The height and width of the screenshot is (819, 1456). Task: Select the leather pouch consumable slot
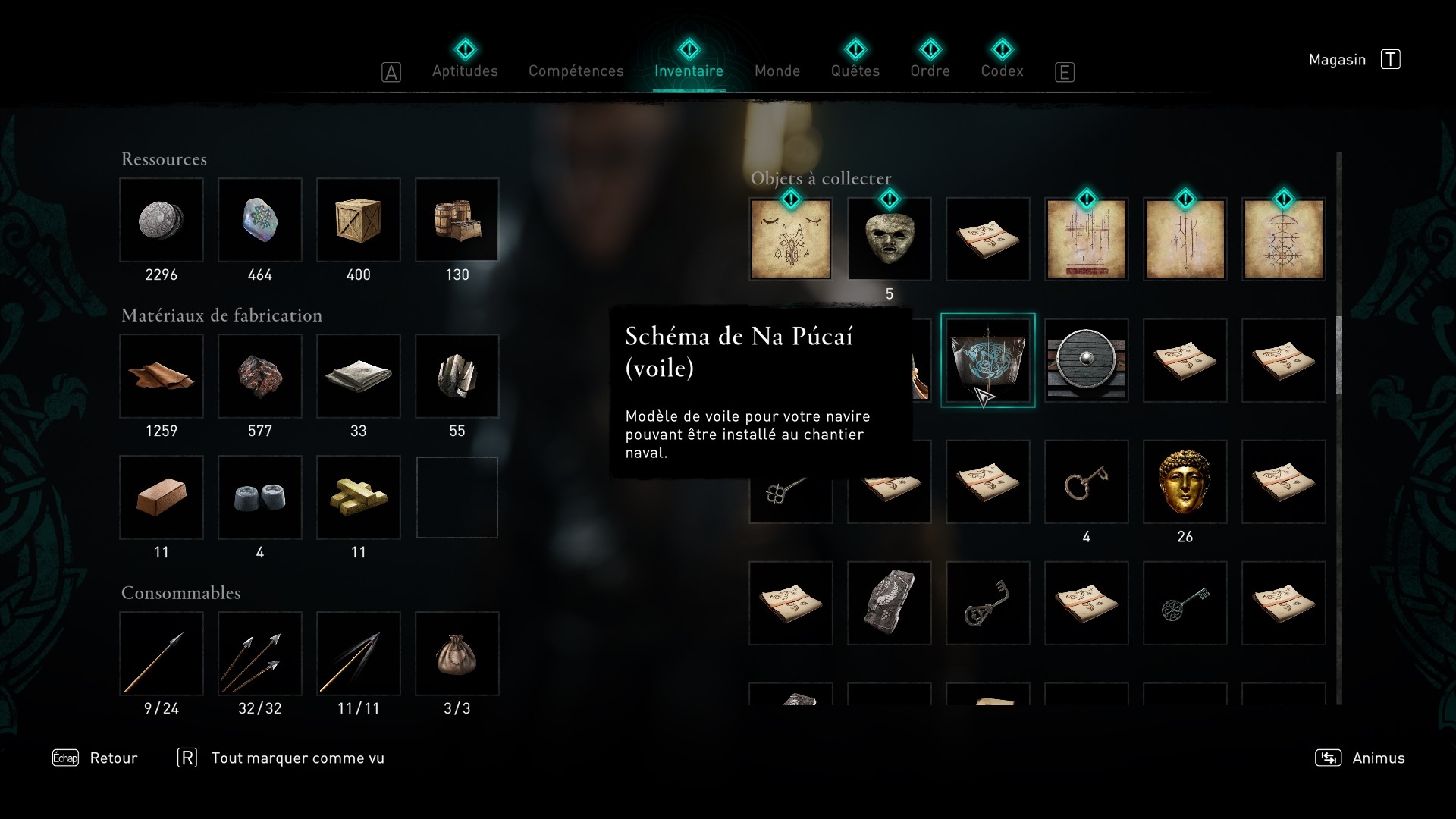pos(457,654)
